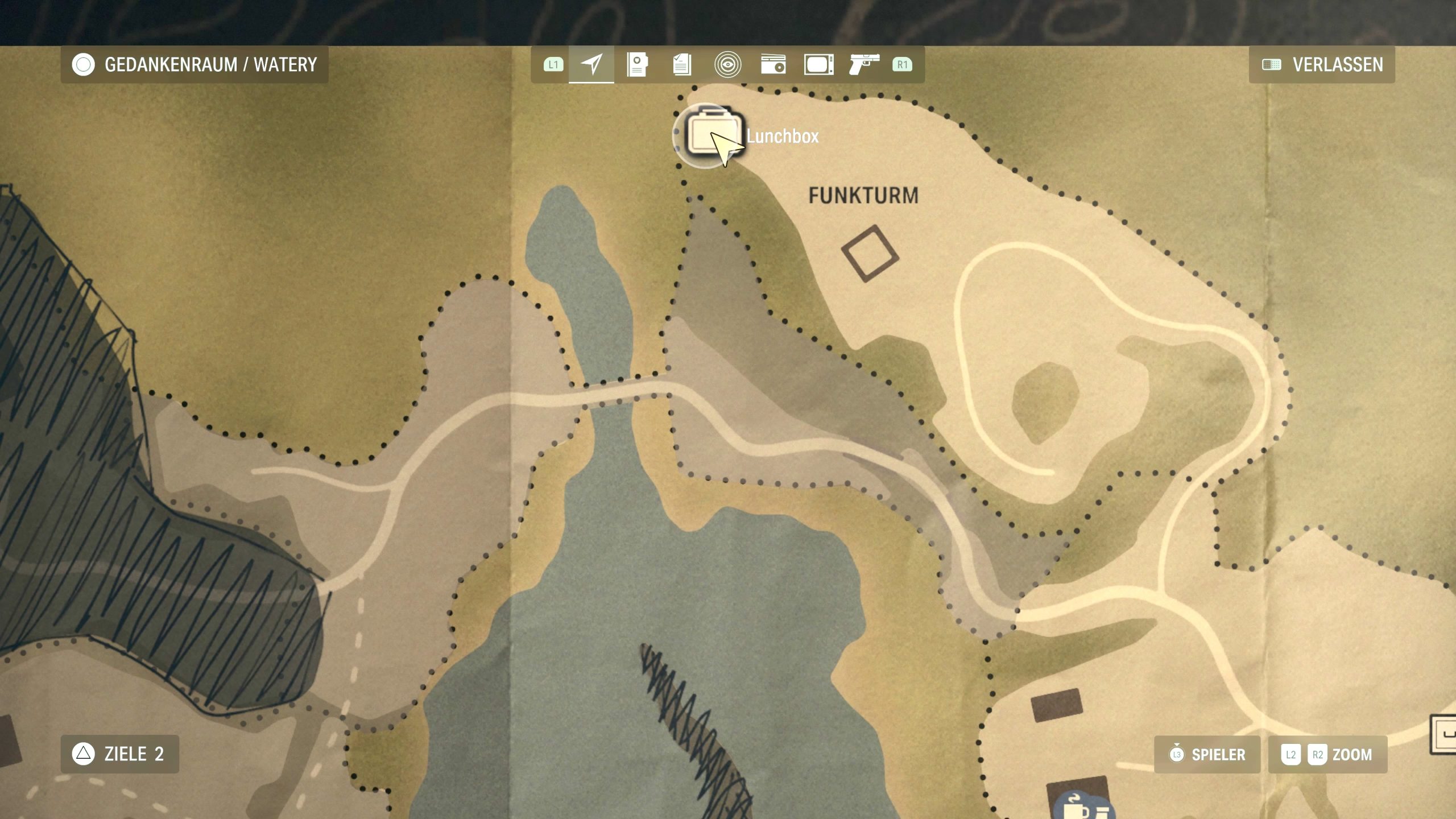Open the manuscript pages tab

click(682, 64)
